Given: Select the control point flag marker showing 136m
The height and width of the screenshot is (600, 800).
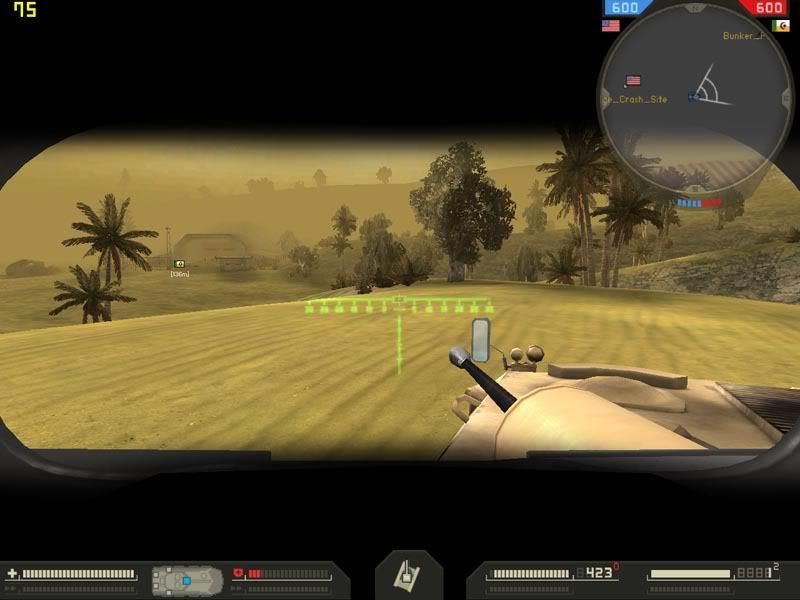Looking at the screenshot, I should (180, 264).
